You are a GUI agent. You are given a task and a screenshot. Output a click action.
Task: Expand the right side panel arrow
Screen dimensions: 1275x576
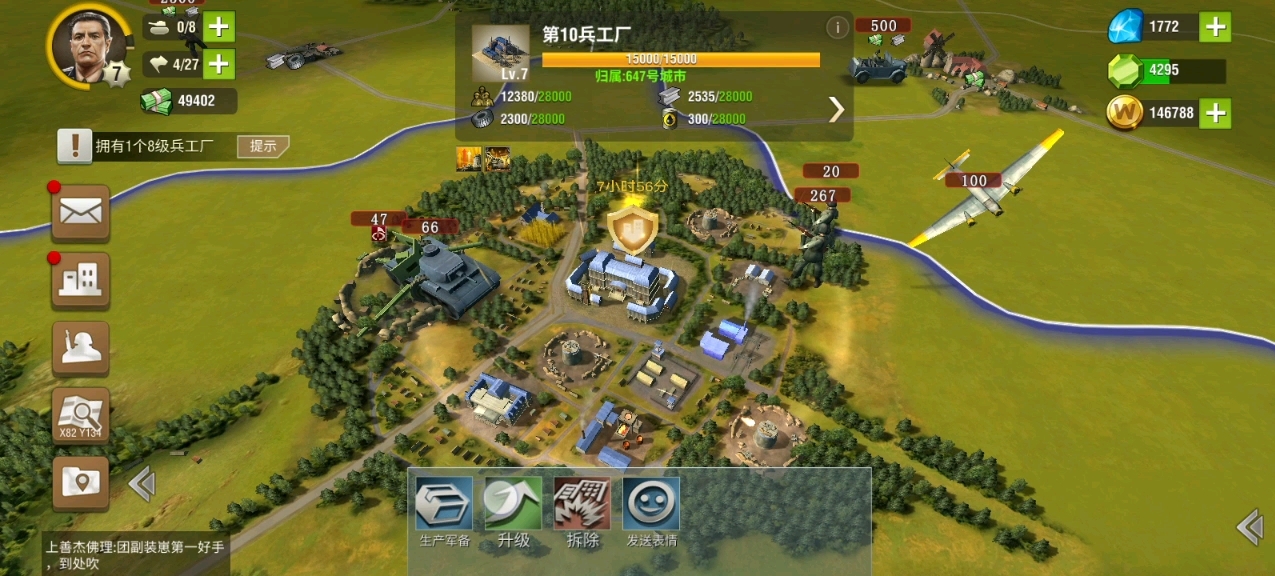1249,526
